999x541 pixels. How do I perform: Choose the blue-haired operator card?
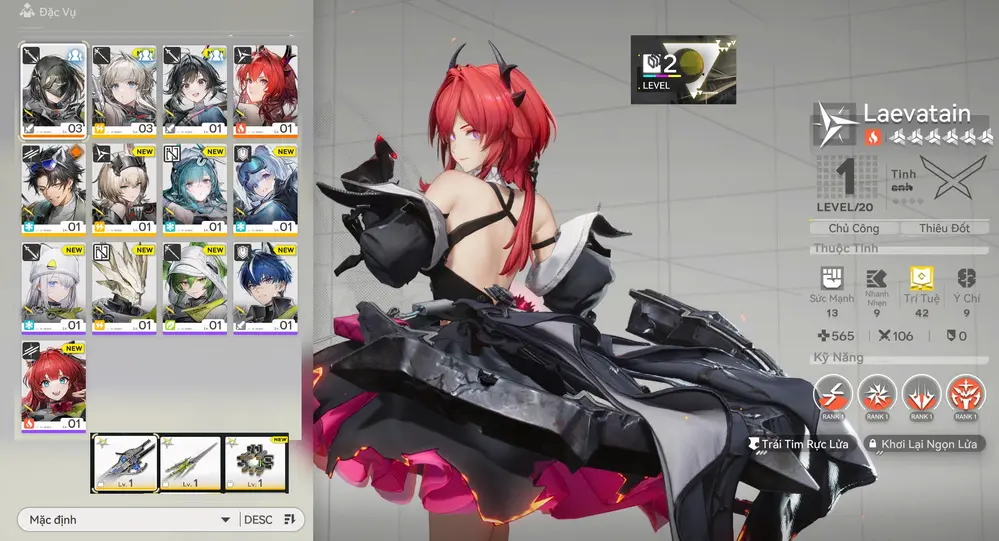266,287
